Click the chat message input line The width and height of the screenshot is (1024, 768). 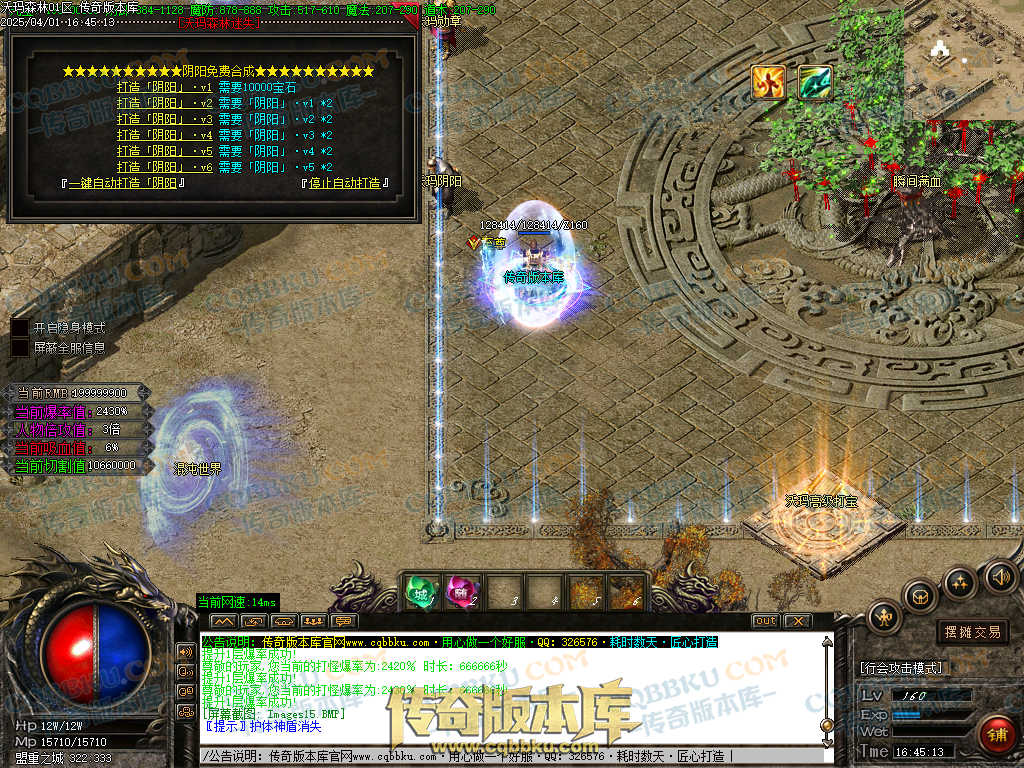click(x=500, y=756)
